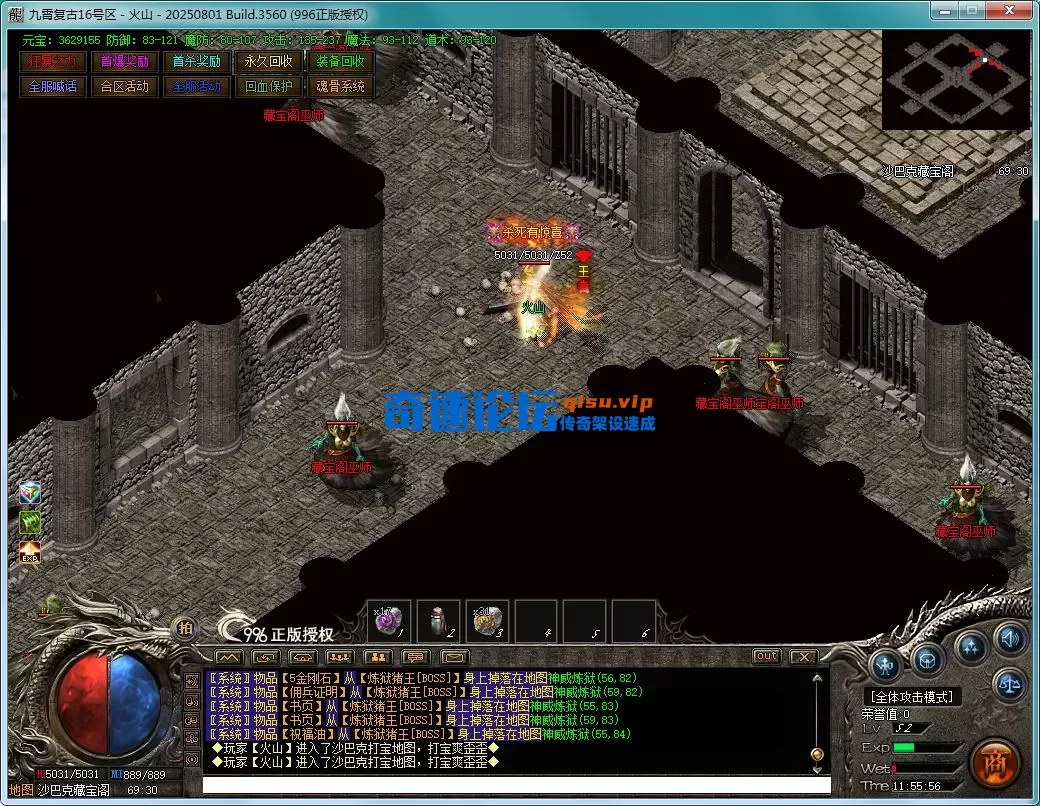The image size is (1040, 806).
Task: Click the chat panel's out button
Action: pos(766,656)
